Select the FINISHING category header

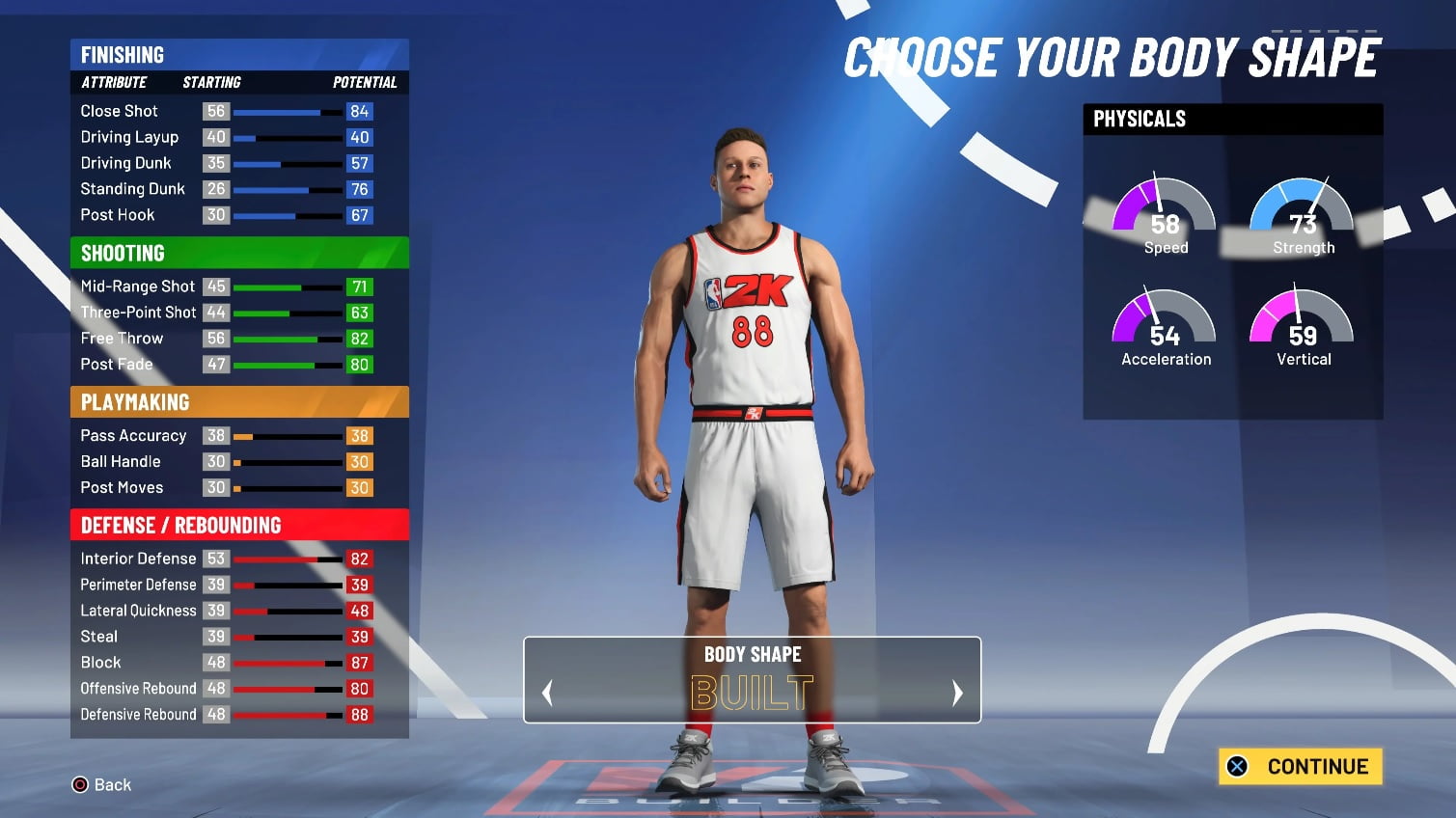click(x=124, y=55)
